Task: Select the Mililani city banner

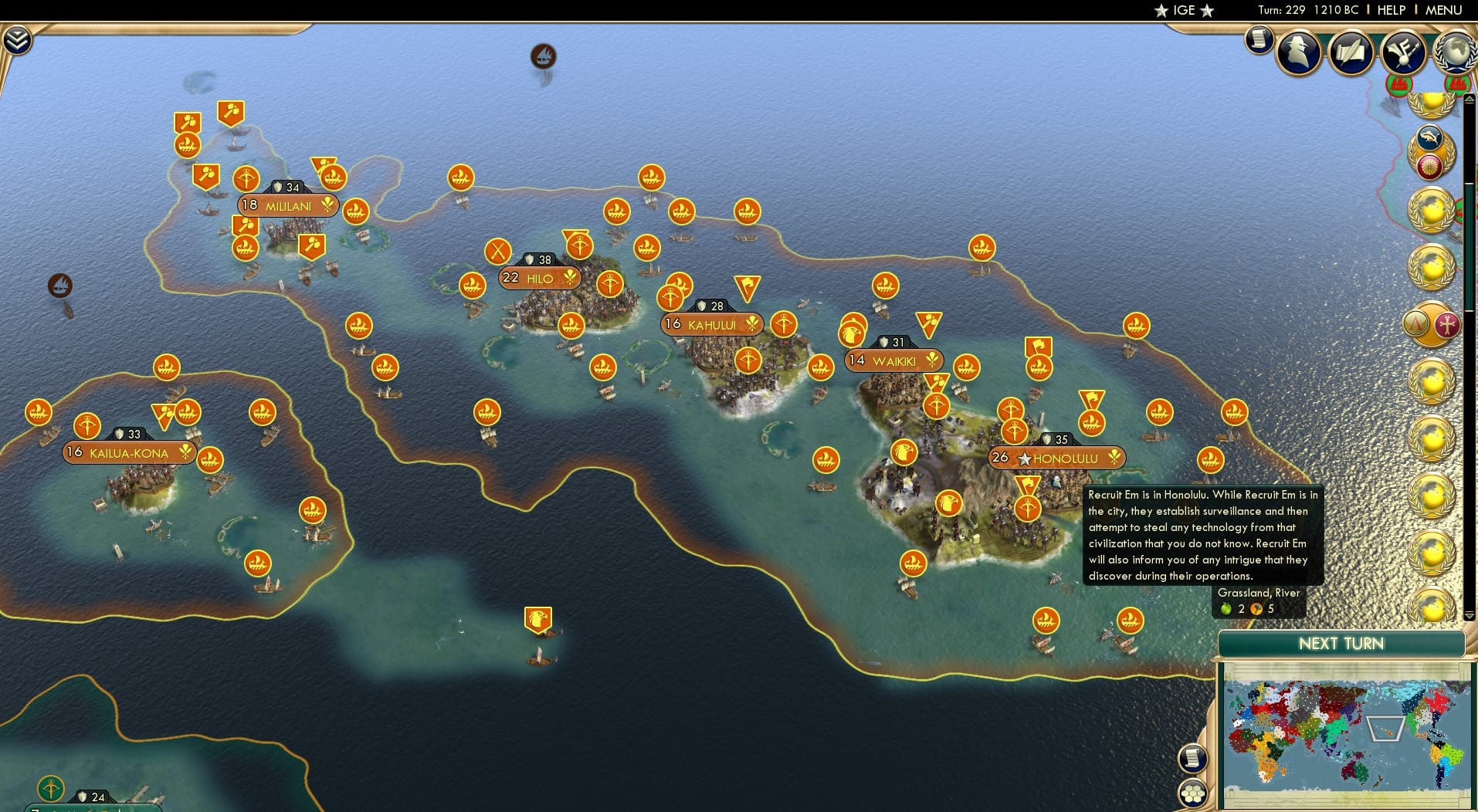Action: click(x=287, y=205)
